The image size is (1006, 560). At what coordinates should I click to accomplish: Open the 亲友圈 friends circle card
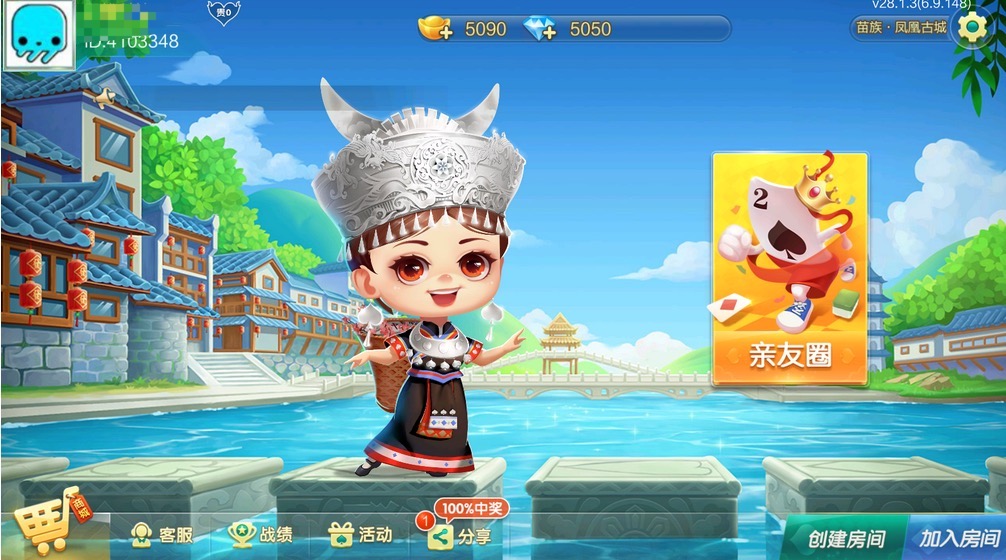pos(789,270)
